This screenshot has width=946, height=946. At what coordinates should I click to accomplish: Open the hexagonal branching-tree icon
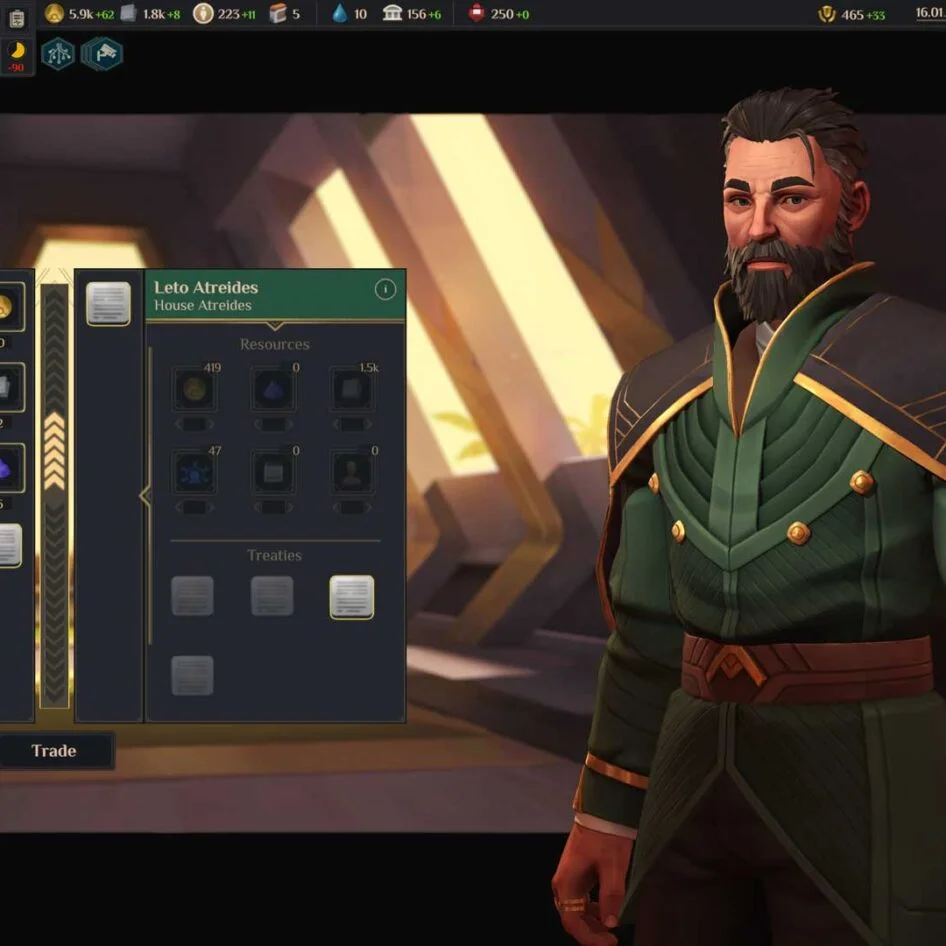click(x=58, y=54)
